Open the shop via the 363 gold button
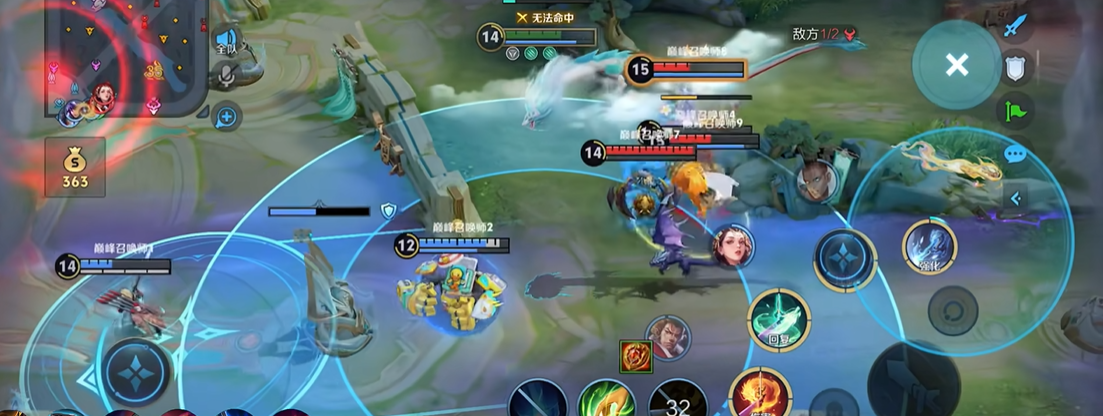The height and width of the screenshot is (416, 1103). [x=75, y=168]
